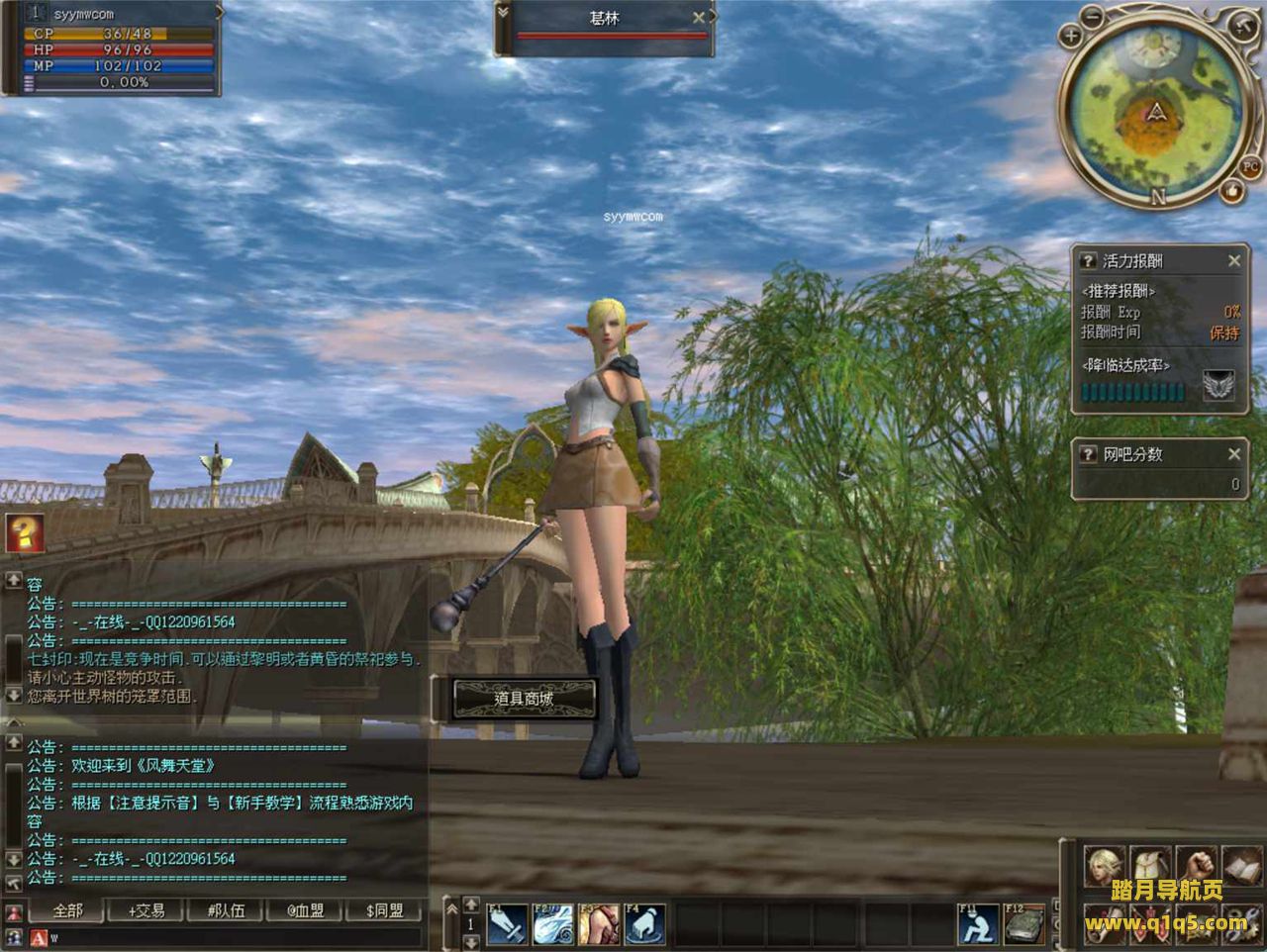Click the PC button beside the minimap
Viewport: 1267px width, 952px height.
[1250, 166]
